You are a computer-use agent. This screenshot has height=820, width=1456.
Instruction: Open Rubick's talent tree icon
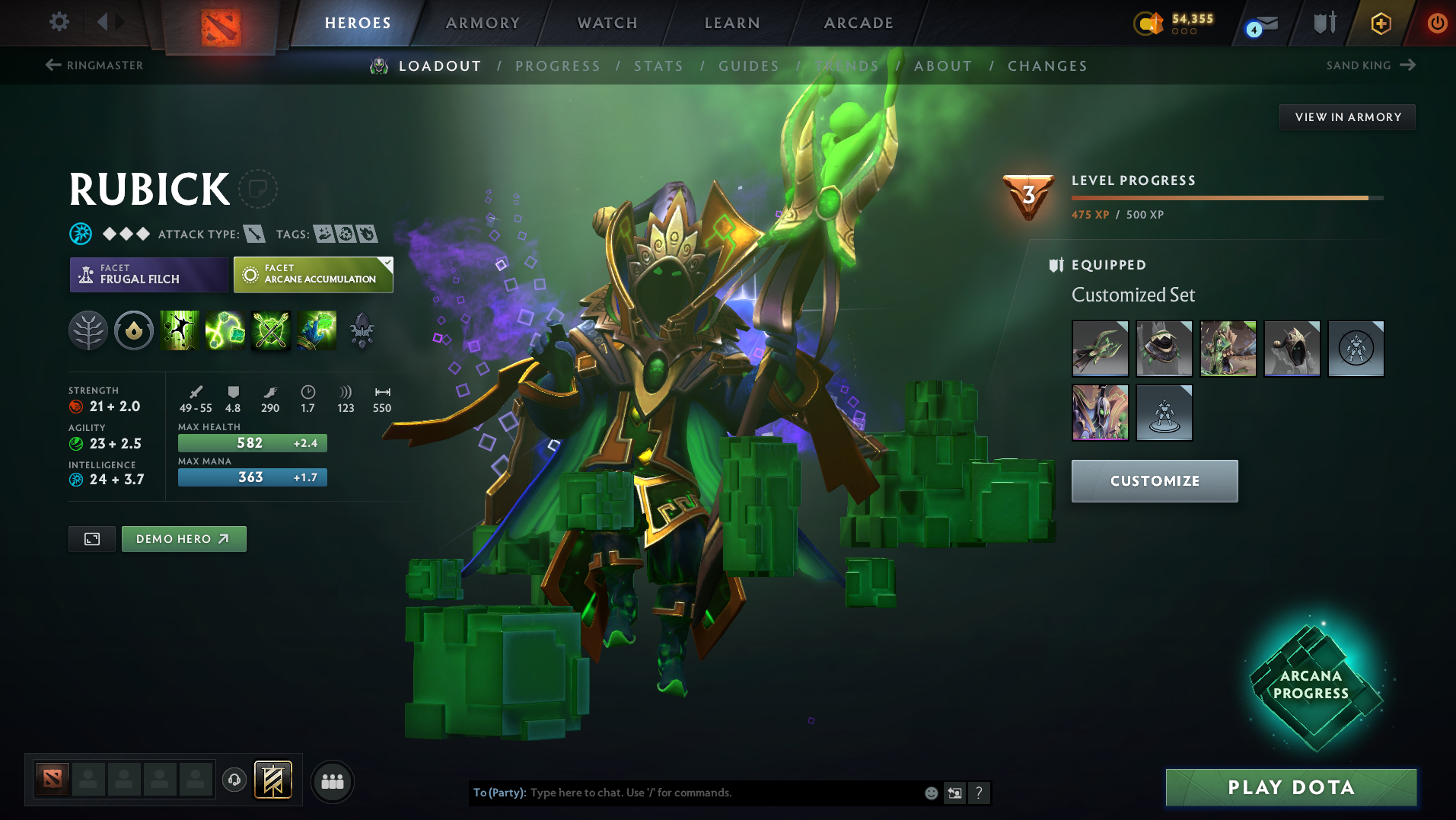pos(88,330)
